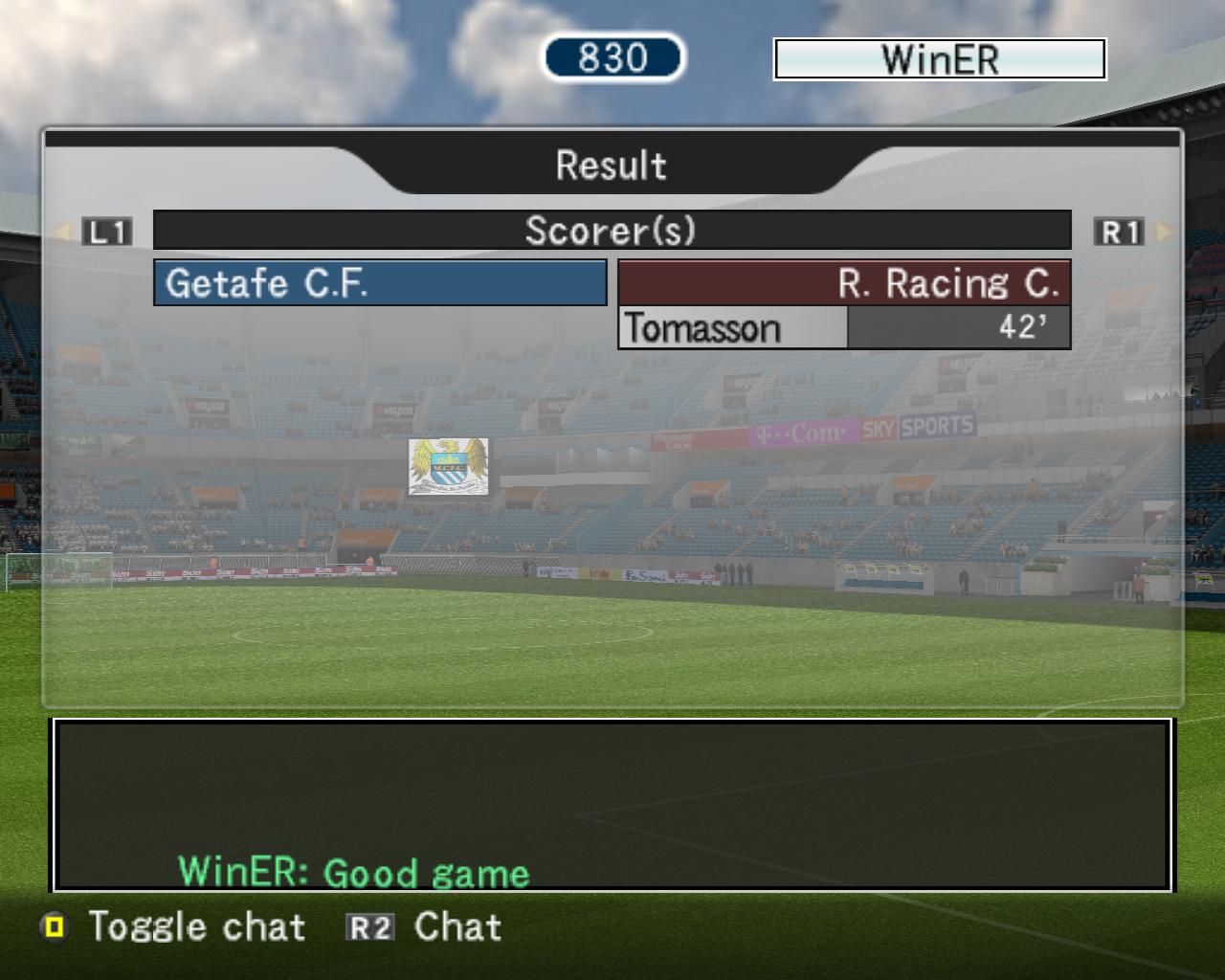This screenshot has height=980, width=1225.
Task: Open the chat message box
Action: [612, 805]
